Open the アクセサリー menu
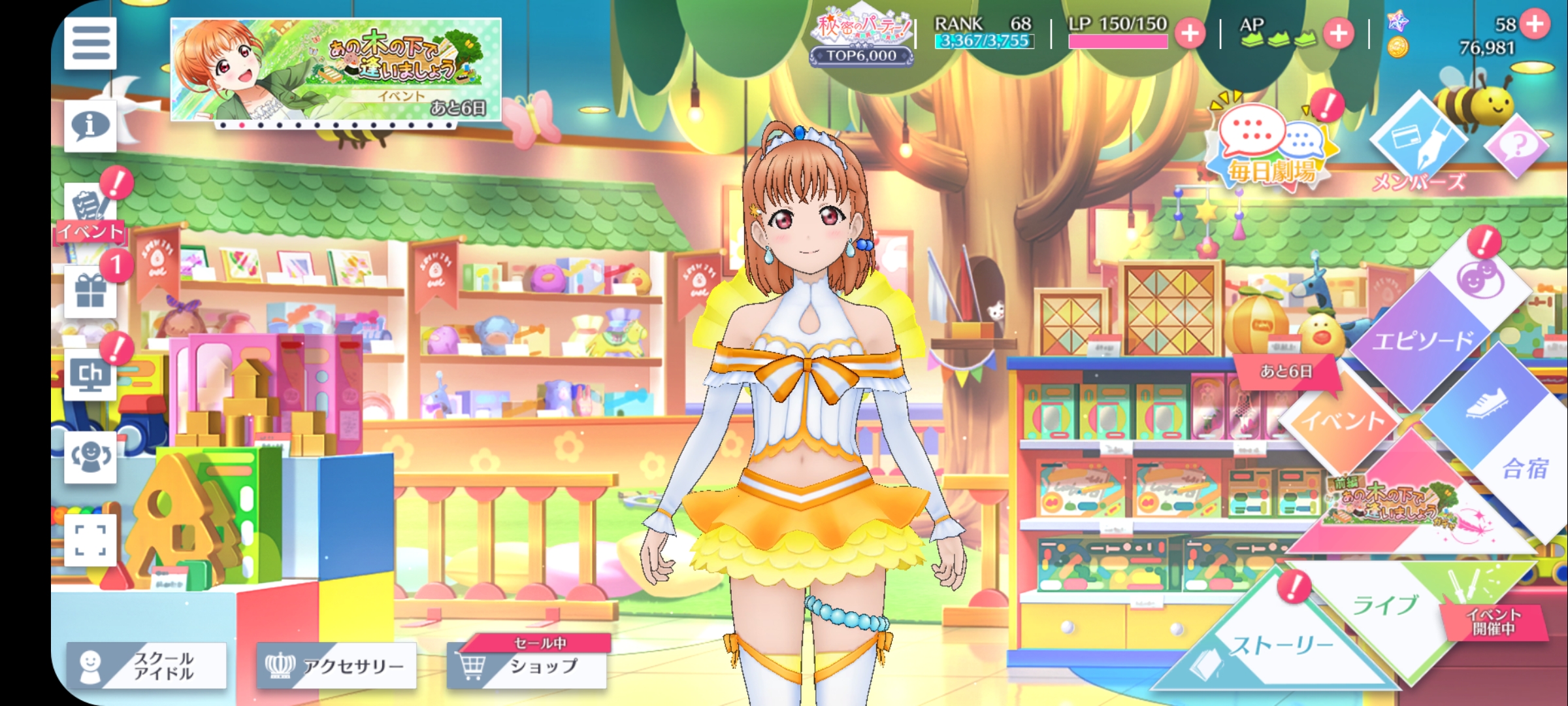 336,665
